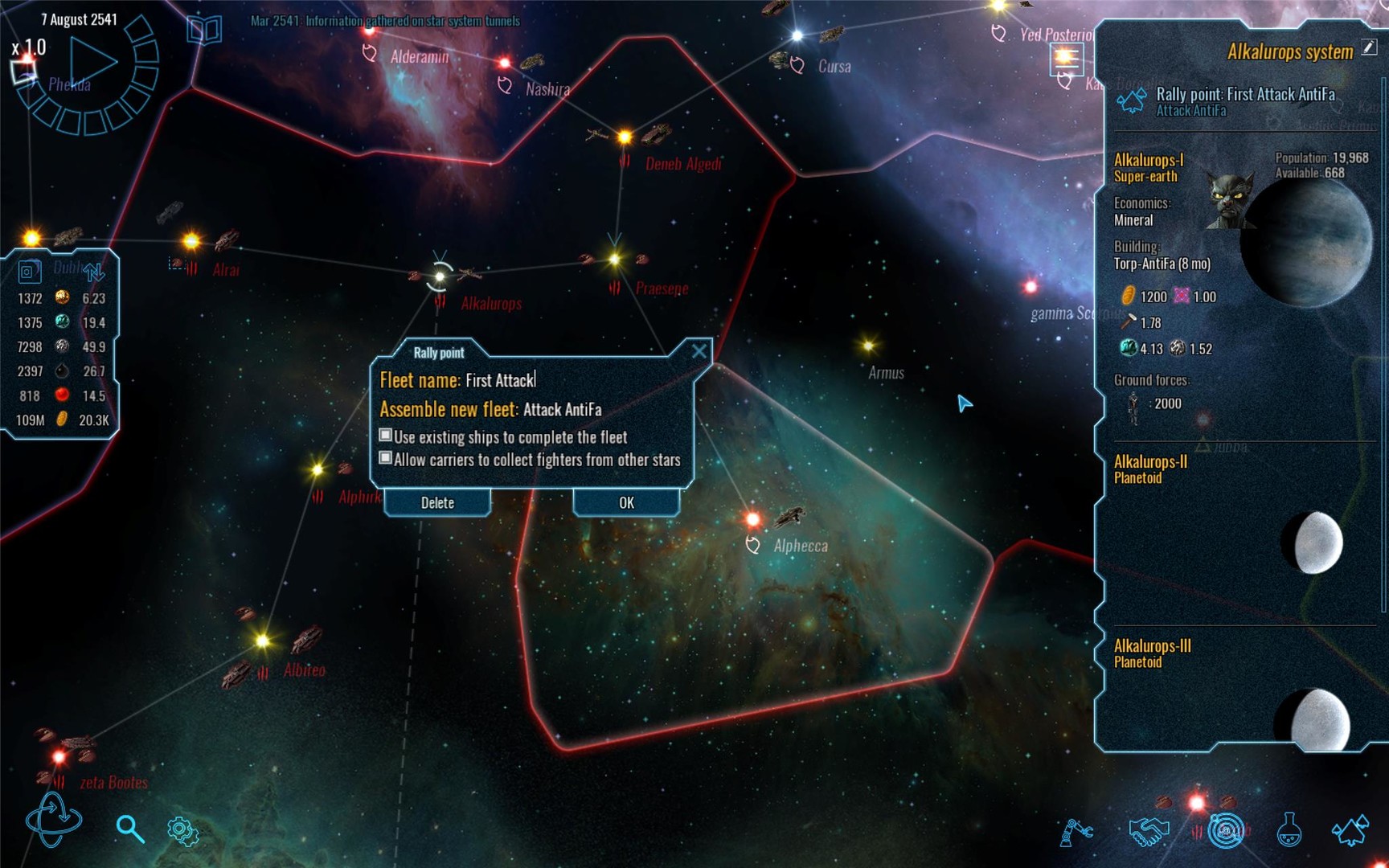Enable 'Use existing ships to complete the fleet'
This screenshot has height=868, width=1389.
385,436
